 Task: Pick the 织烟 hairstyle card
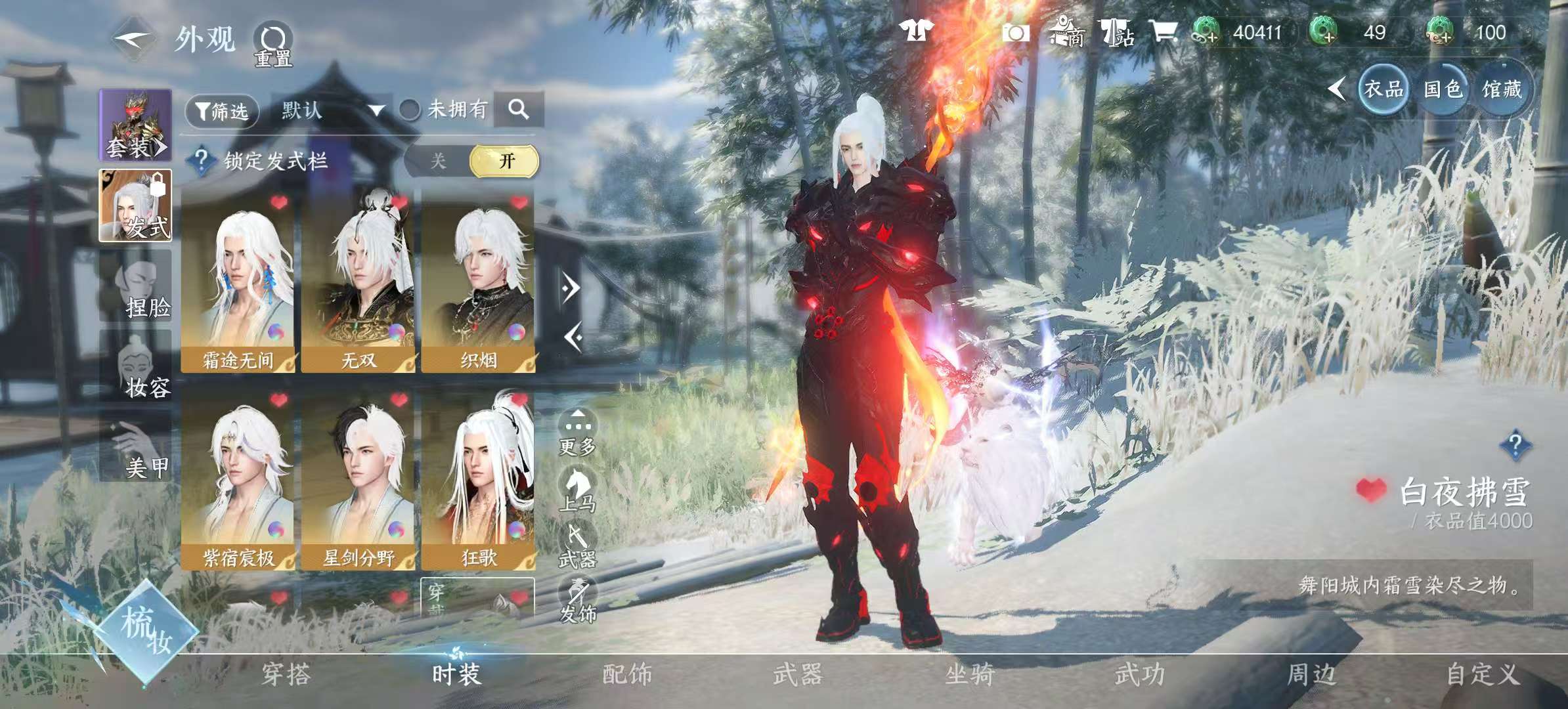tap(478, 282)
